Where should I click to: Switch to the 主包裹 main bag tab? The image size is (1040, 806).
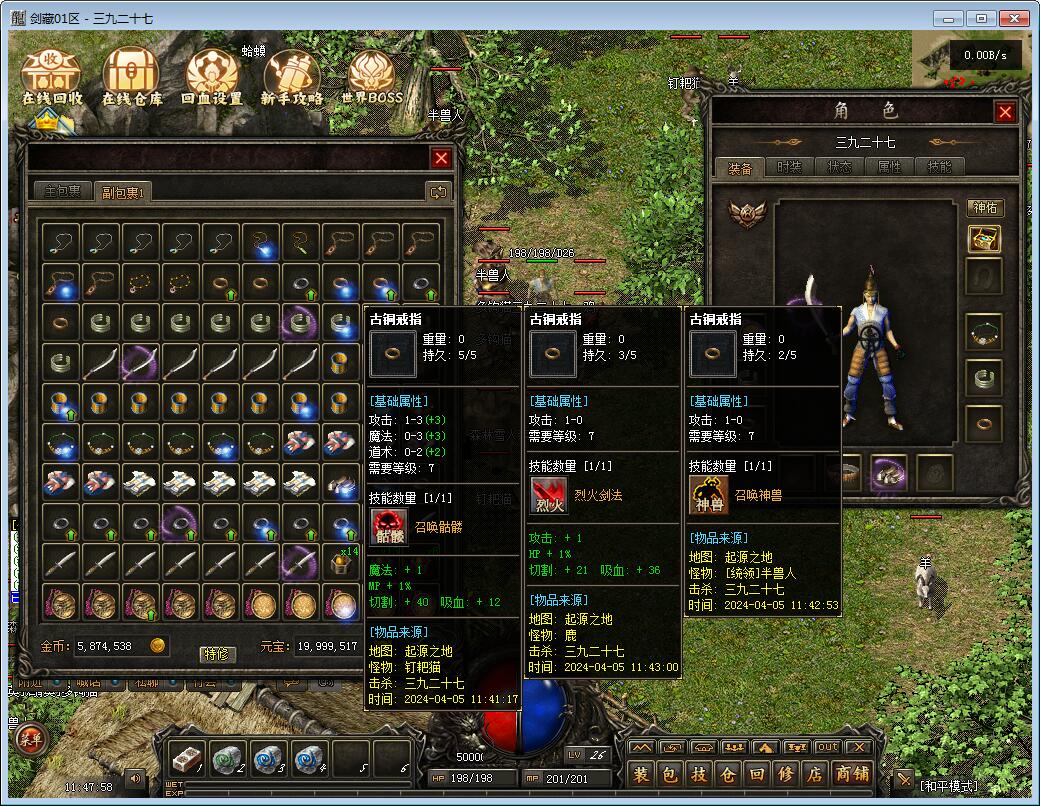62,191
